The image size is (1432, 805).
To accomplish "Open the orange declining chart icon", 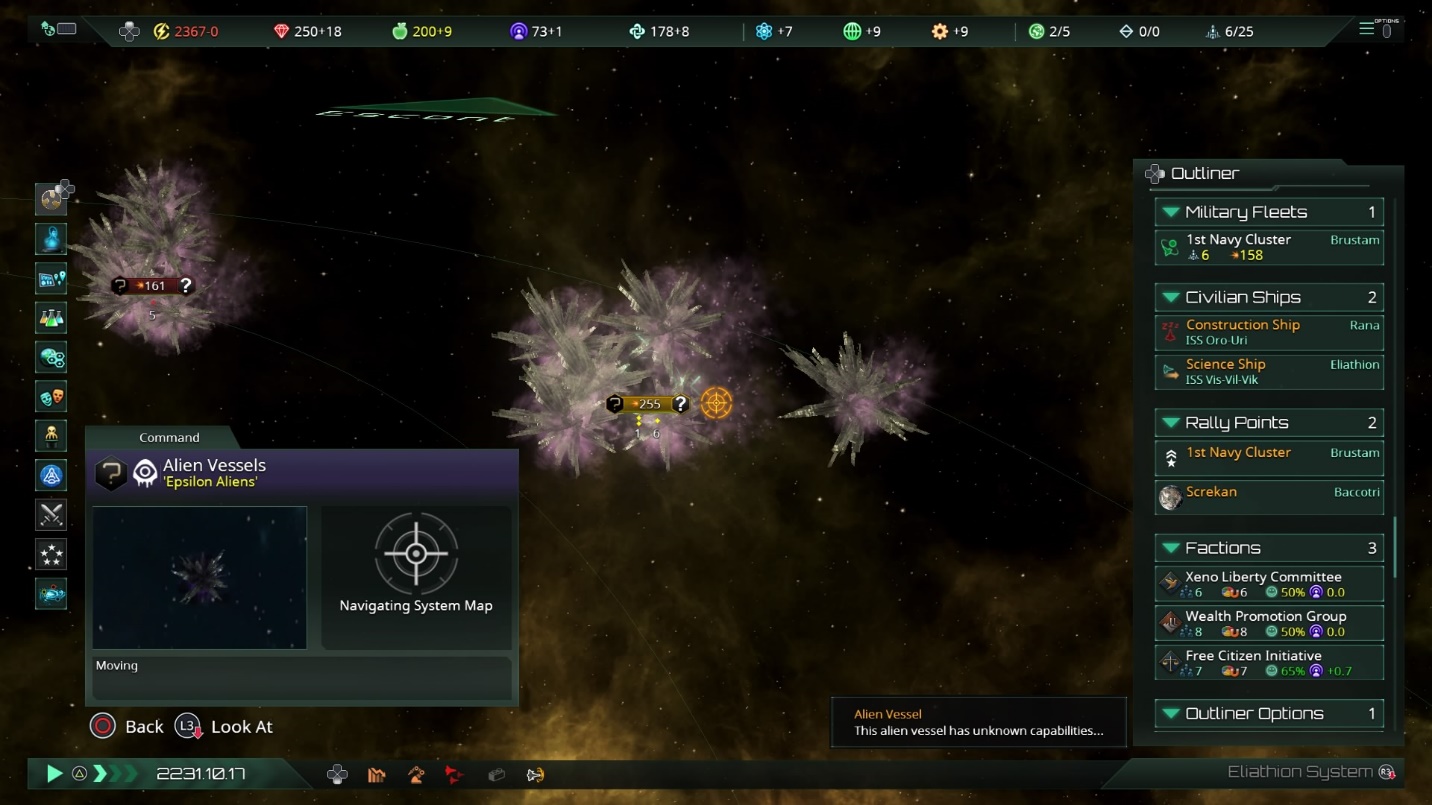I will click(377, 774).
